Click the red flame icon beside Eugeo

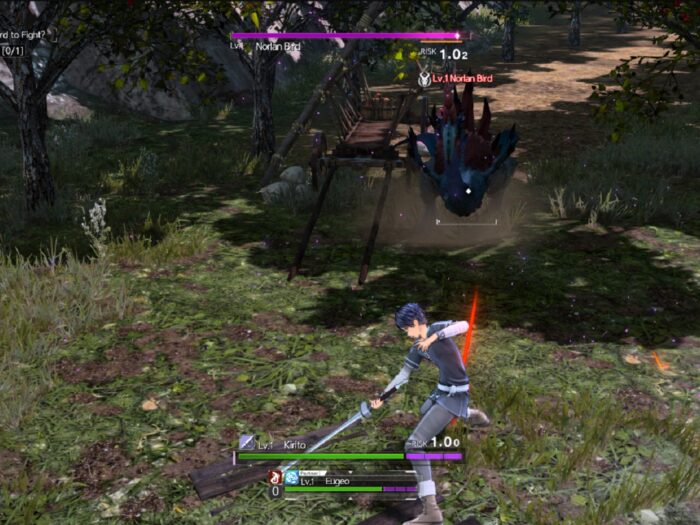[x=274, y=478]
